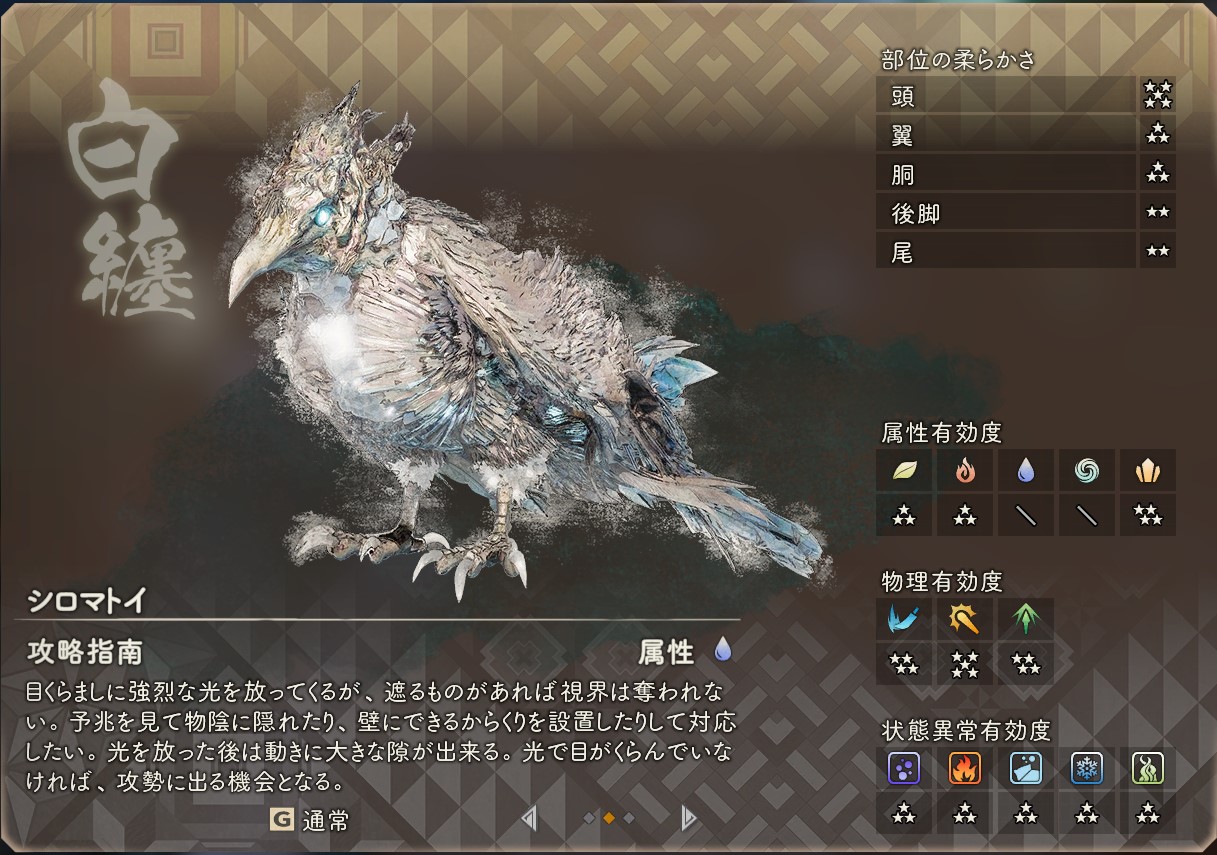Select the orange burn status icon
Screen dimensions: 1217x855
point(965,768)
